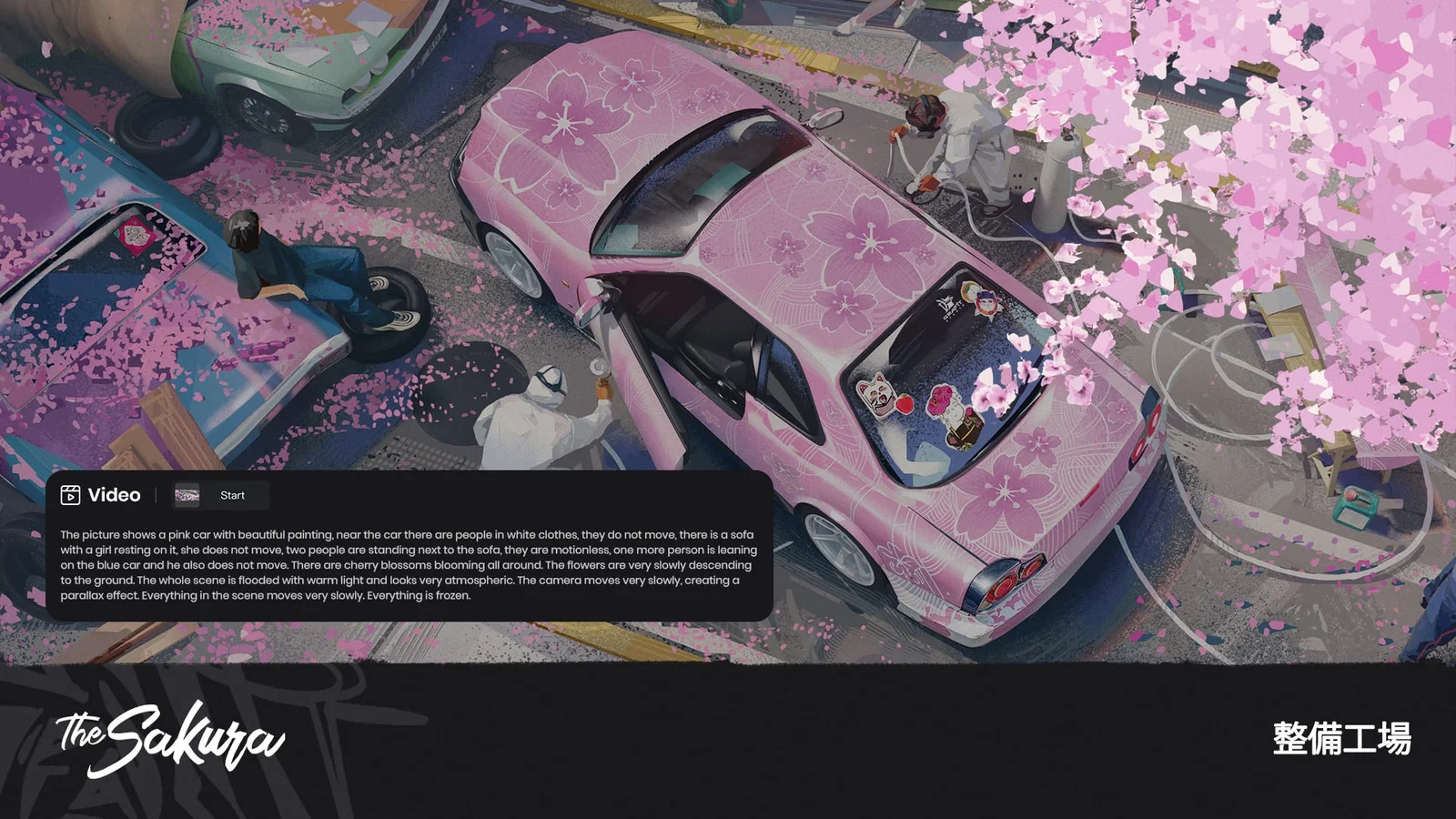Click the phrase 'parallax effect' in the prompt
The image size is (1456, 819).
pos(94,595)
